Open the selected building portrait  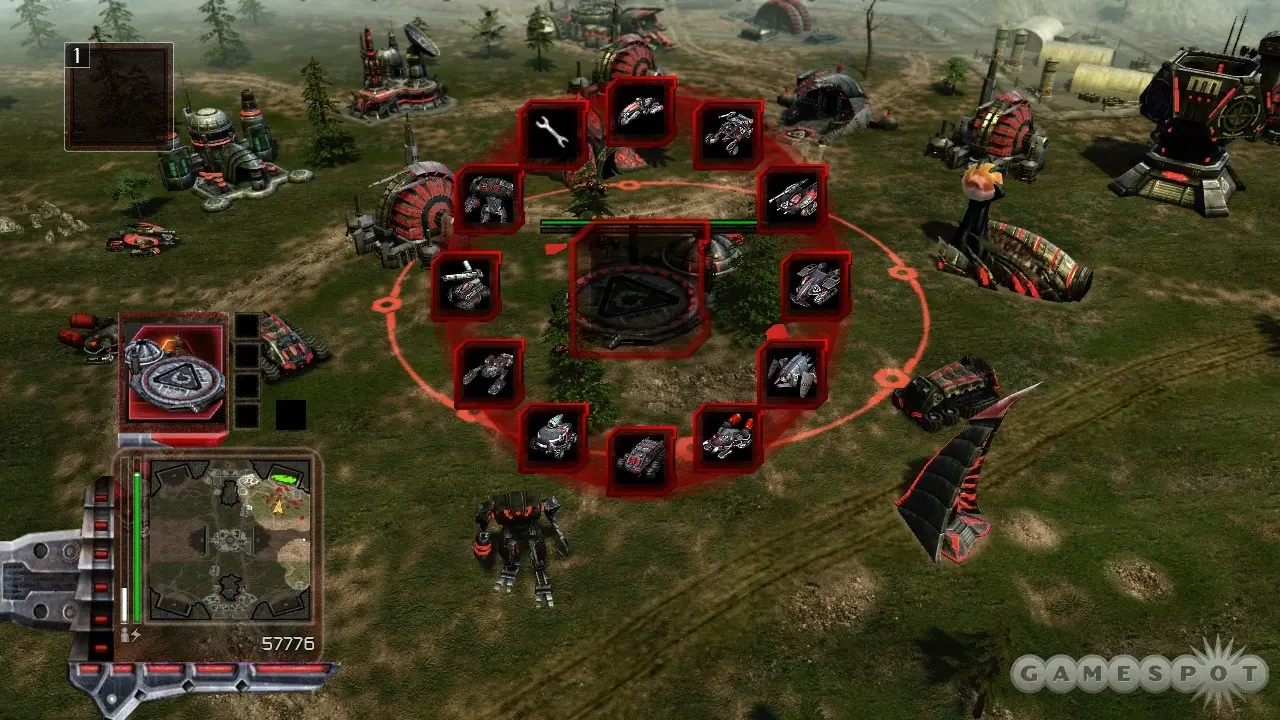point(174,370)
